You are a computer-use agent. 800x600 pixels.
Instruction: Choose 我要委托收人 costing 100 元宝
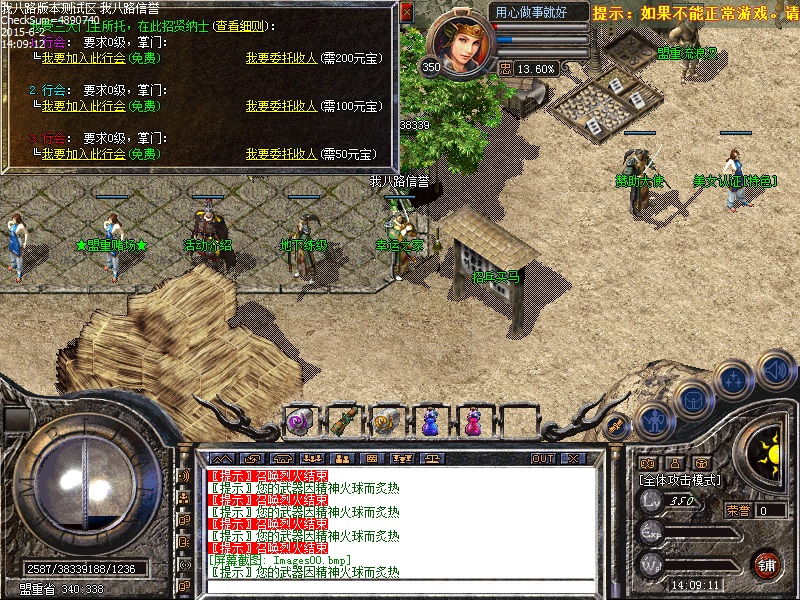tap(281, 106)
